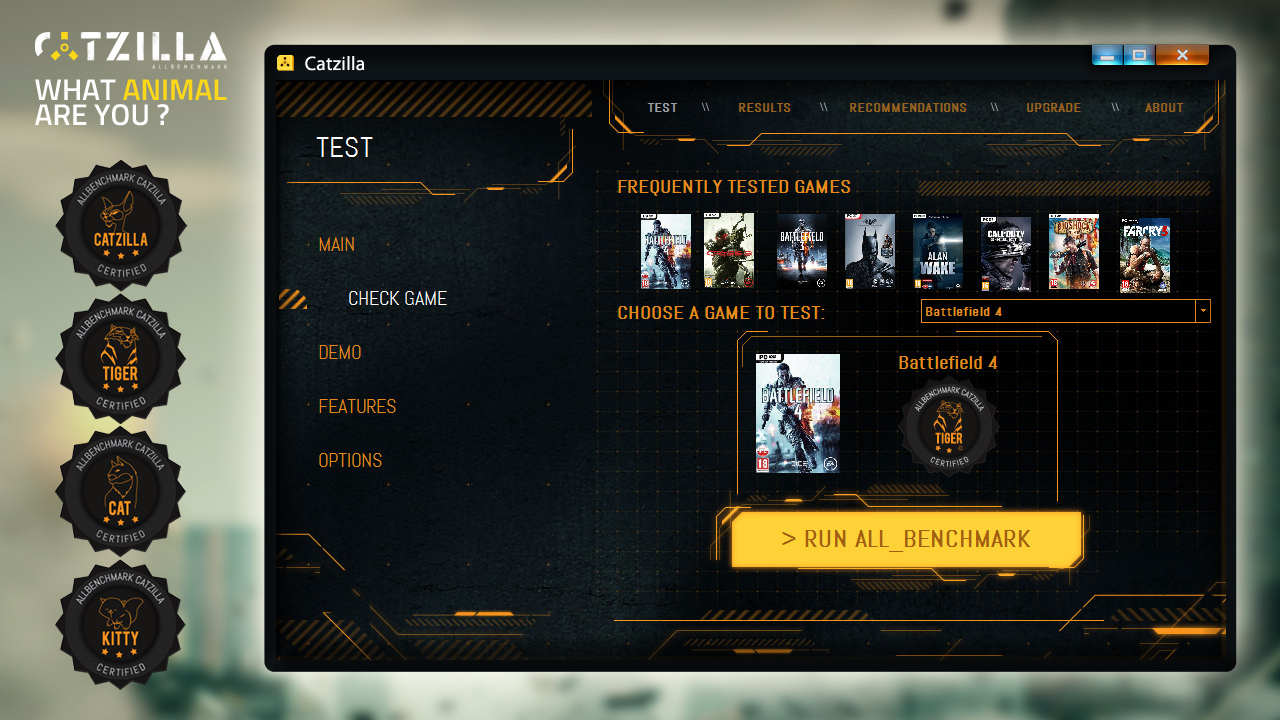Image resolution: width=1280 pixels, height=720 pixels.
Task: Click the Tiger certification badge
Action: pos(120,358)
